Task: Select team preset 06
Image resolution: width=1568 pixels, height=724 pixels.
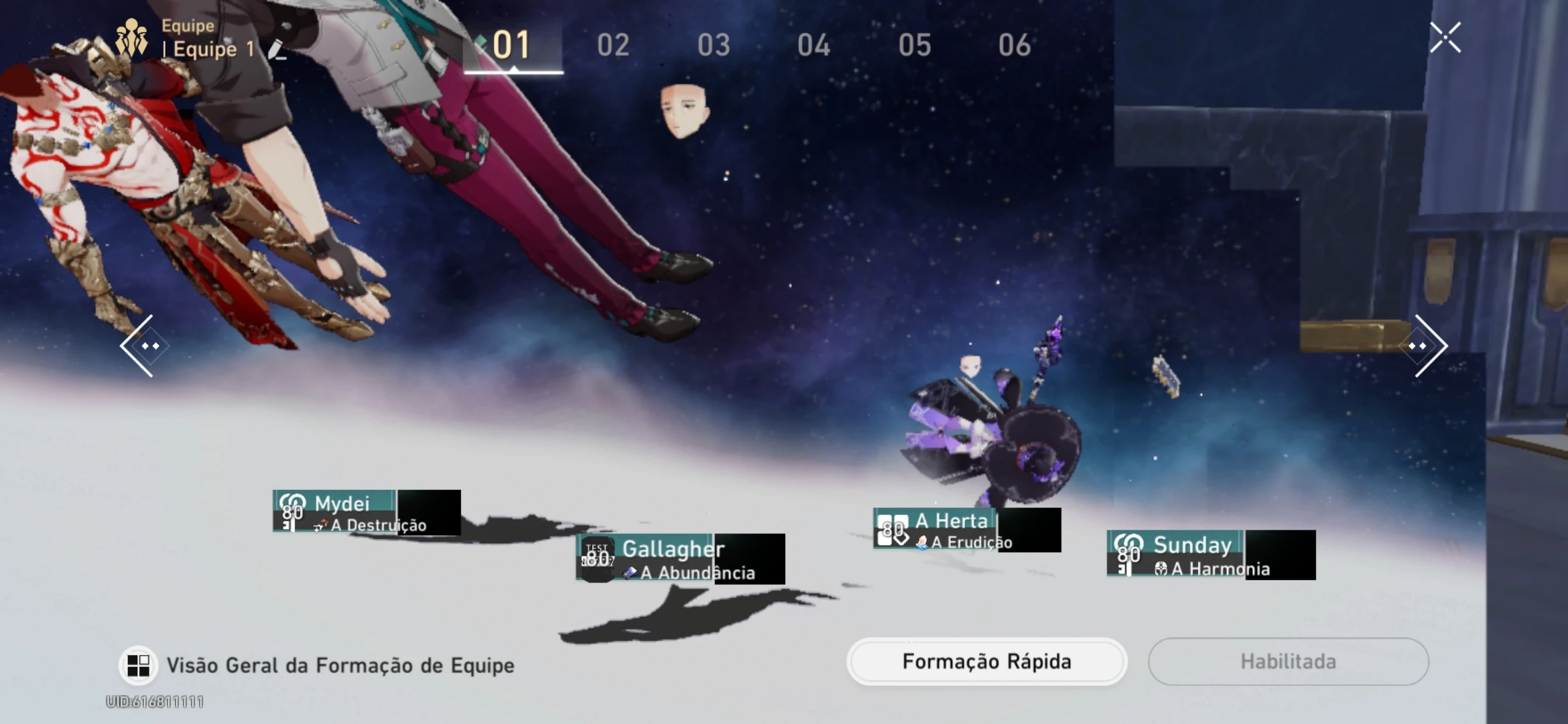Action: click(1014, 46)
